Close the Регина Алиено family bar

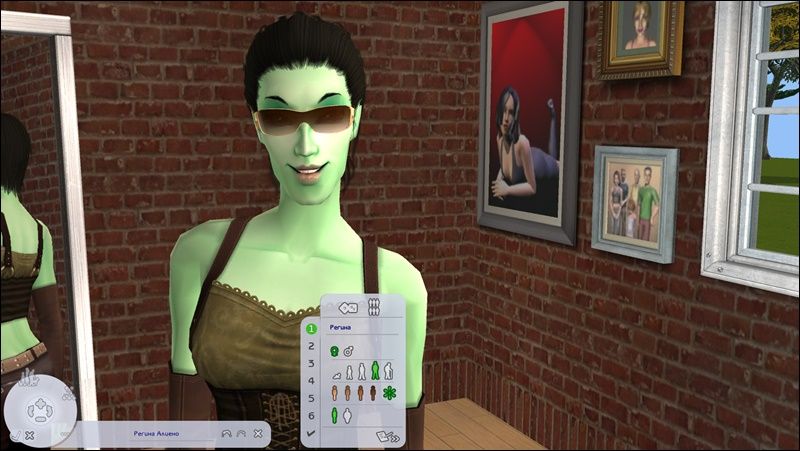(x=259, y=434)
